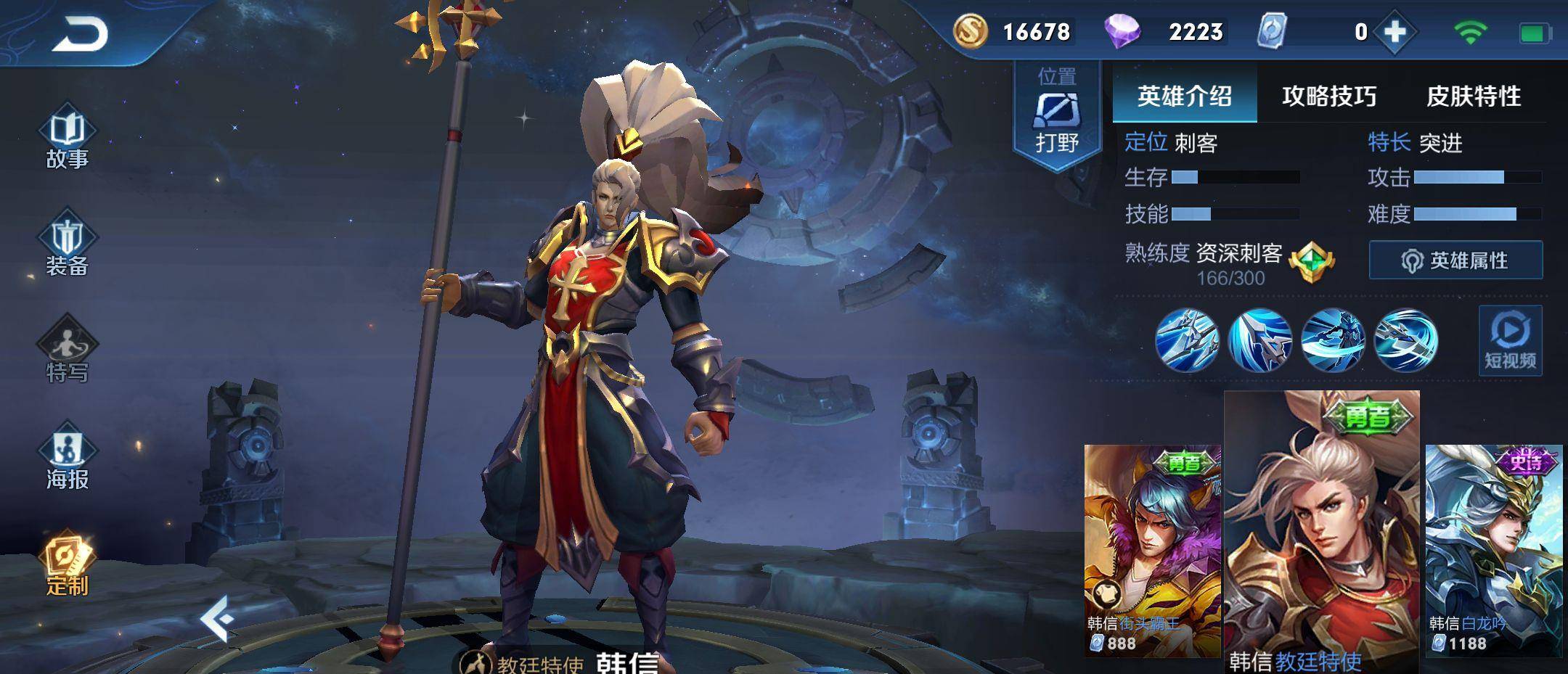Screen dimensions: 1568x674
Task: Play the 短视频 short video
Action: (1510, 341)
